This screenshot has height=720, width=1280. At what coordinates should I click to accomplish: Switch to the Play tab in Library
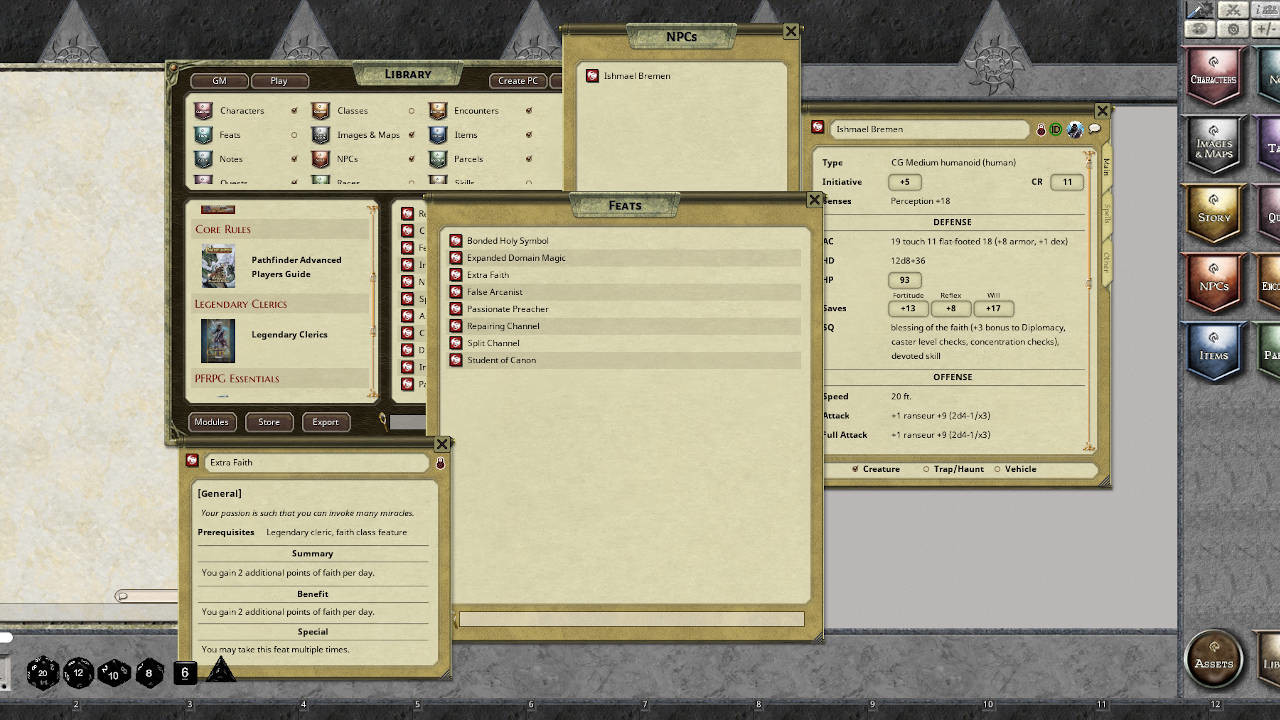(280, 81)
